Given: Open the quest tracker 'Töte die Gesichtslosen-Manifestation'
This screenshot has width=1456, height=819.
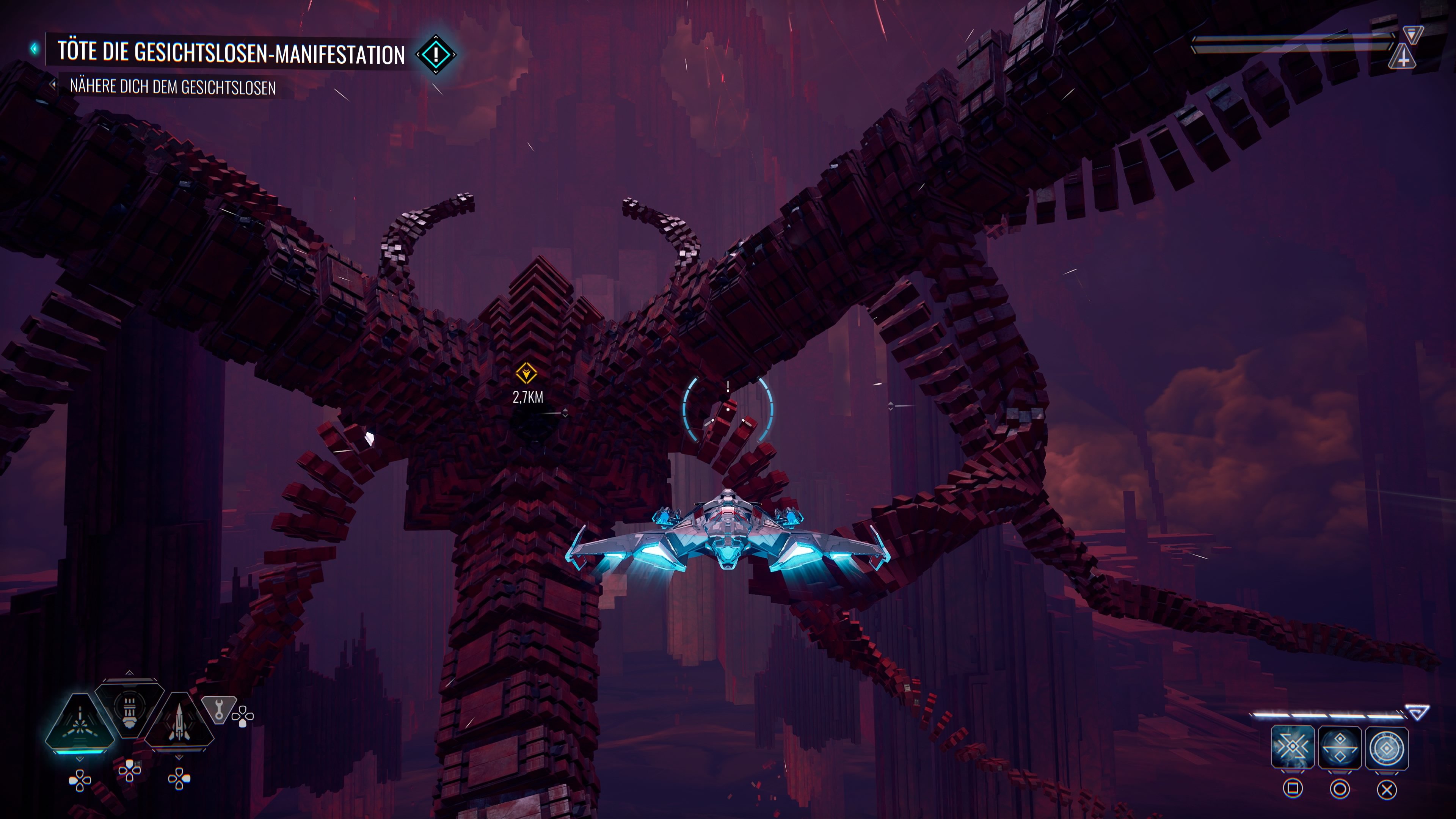Looking at the screenshot, I should (231, 53).
